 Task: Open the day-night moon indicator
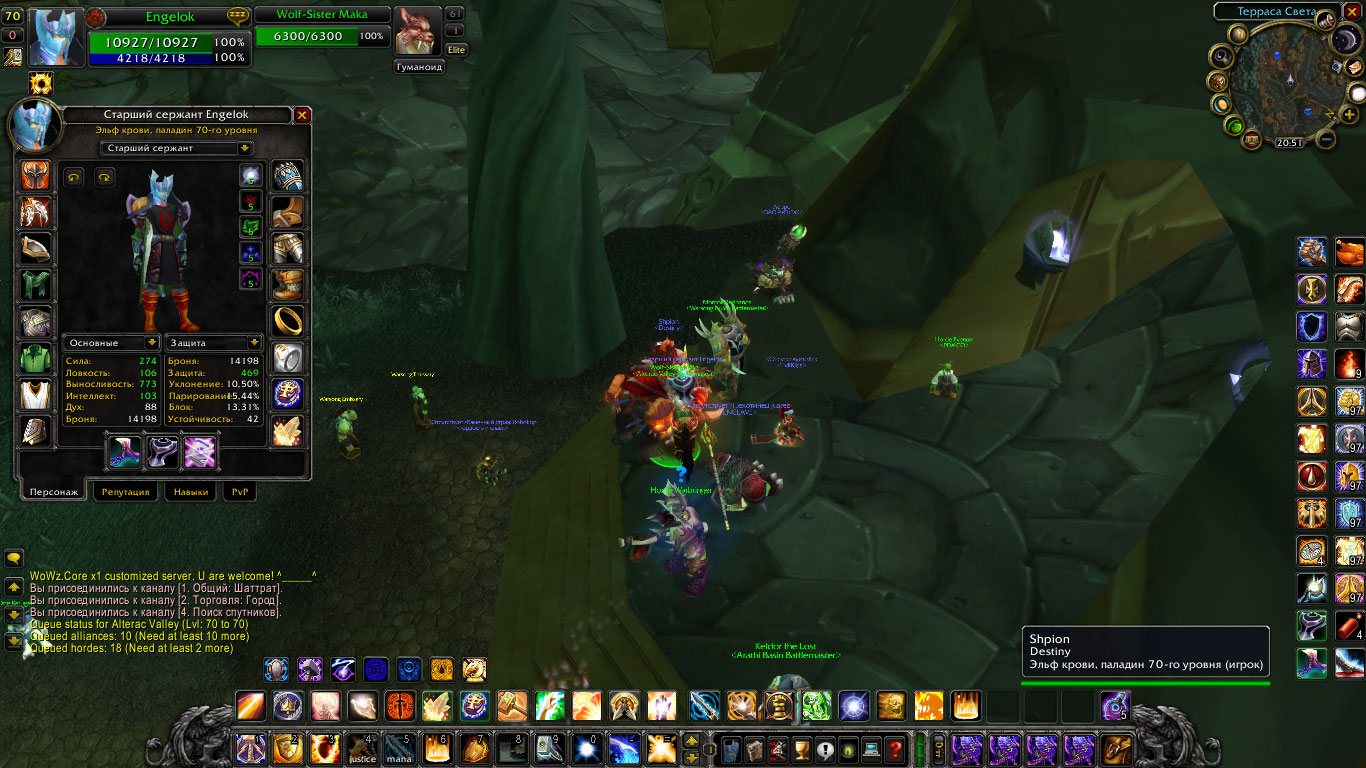pyautogui.click(x=1345, y=40)
